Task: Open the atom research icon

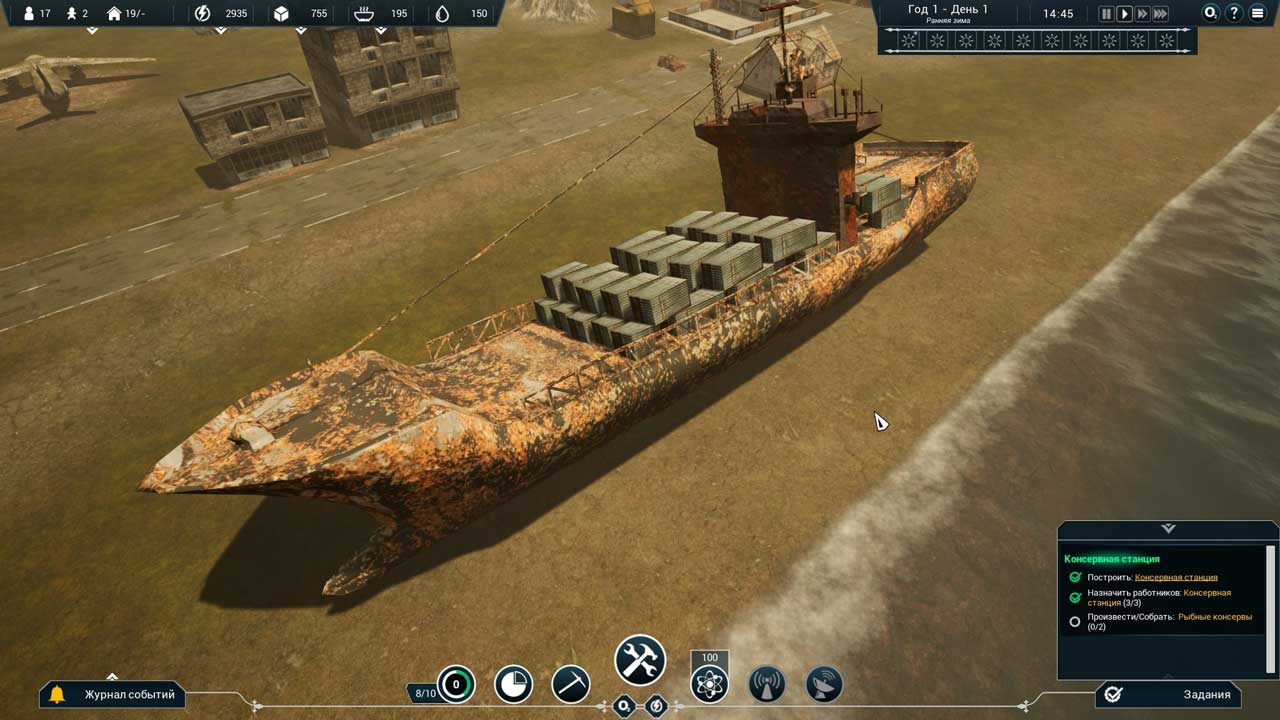Action: pos(710,685)
